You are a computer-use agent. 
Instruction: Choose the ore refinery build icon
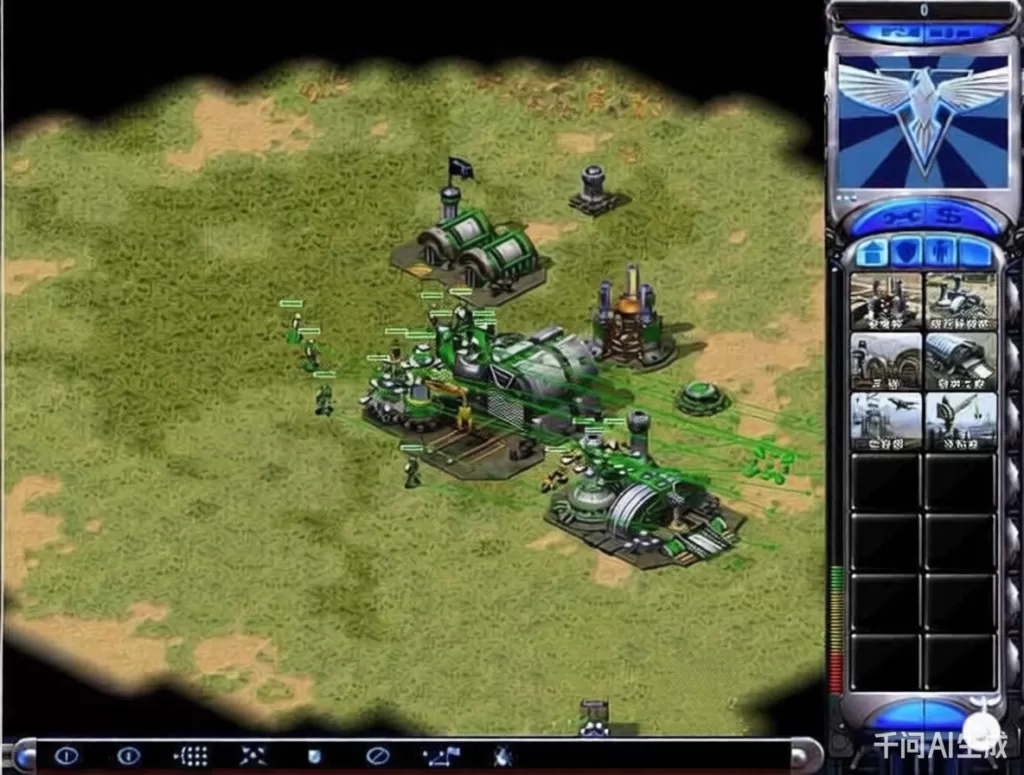pos(961,301)
